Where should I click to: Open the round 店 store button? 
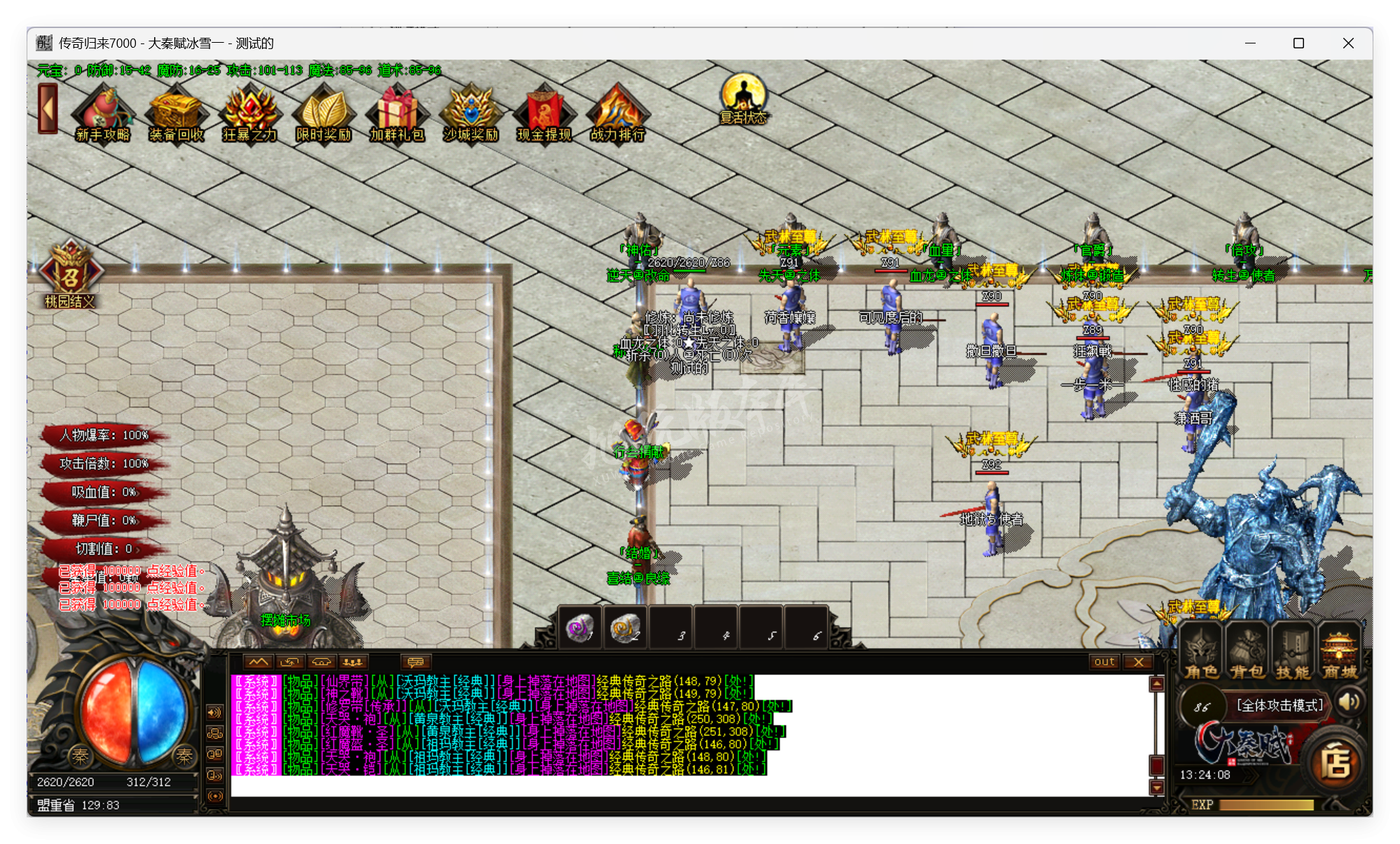pos(1336,763)
